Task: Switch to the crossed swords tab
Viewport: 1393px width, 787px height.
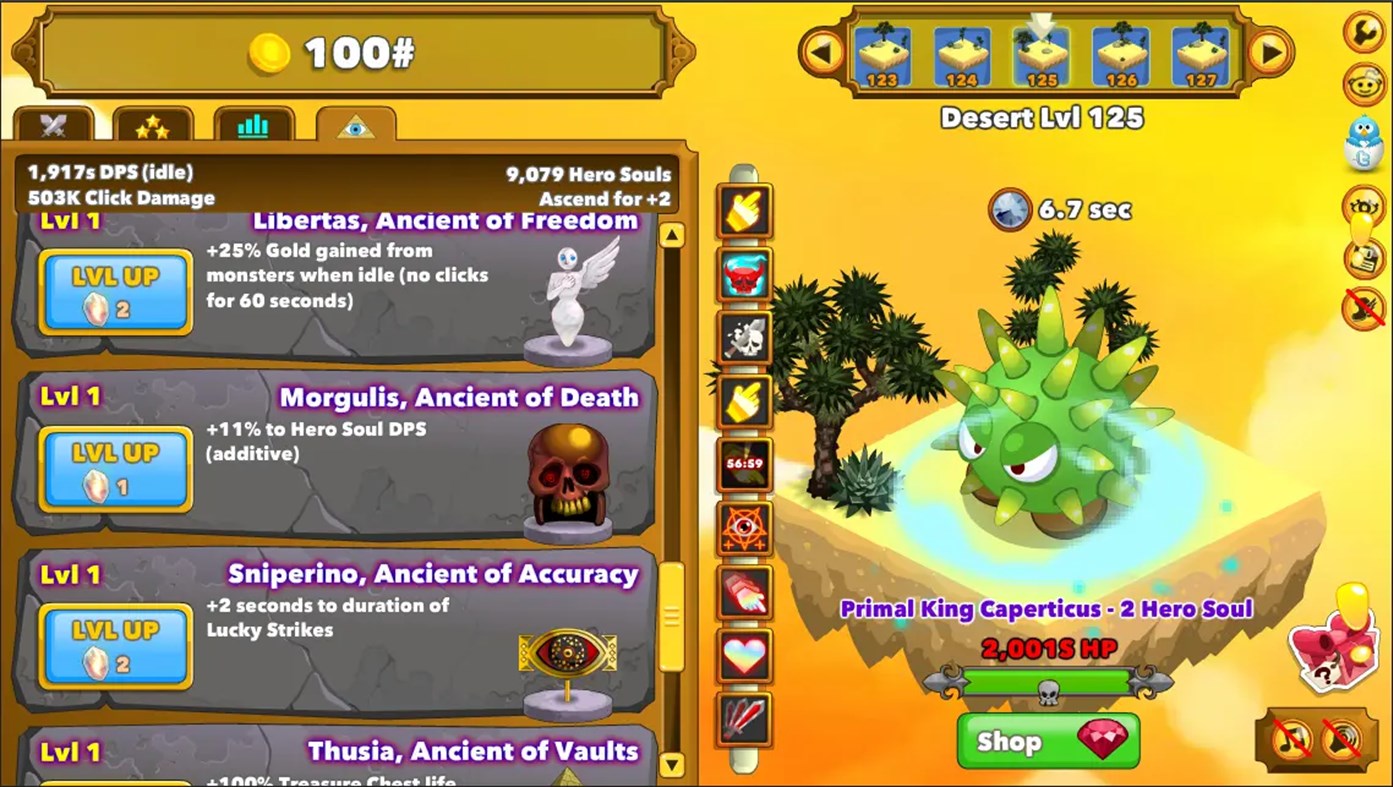Action: (x=53, y=124)
